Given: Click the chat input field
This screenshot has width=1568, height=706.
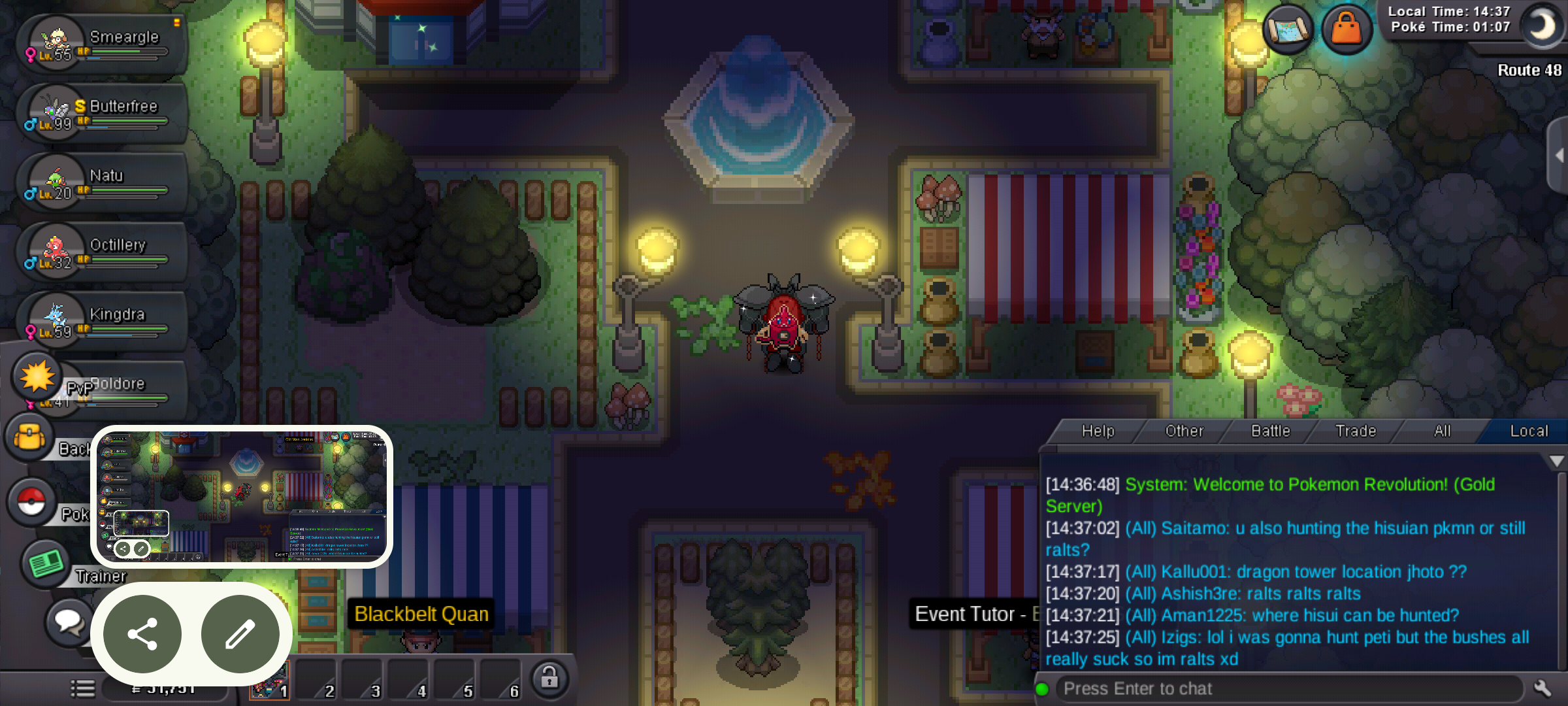Looking at the screenshot, I should [1287, 688].
